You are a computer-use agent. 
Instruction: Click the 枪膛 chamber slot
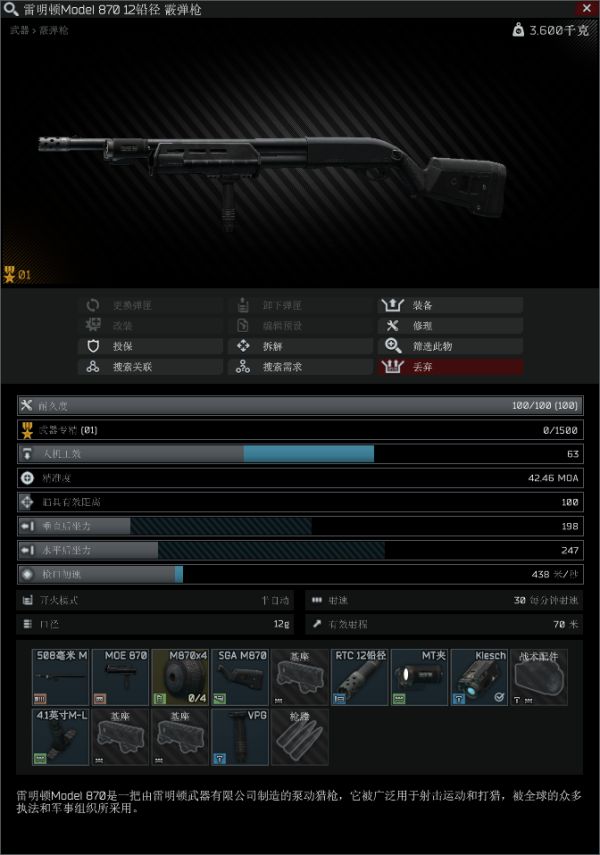click(x=300, y=737)
